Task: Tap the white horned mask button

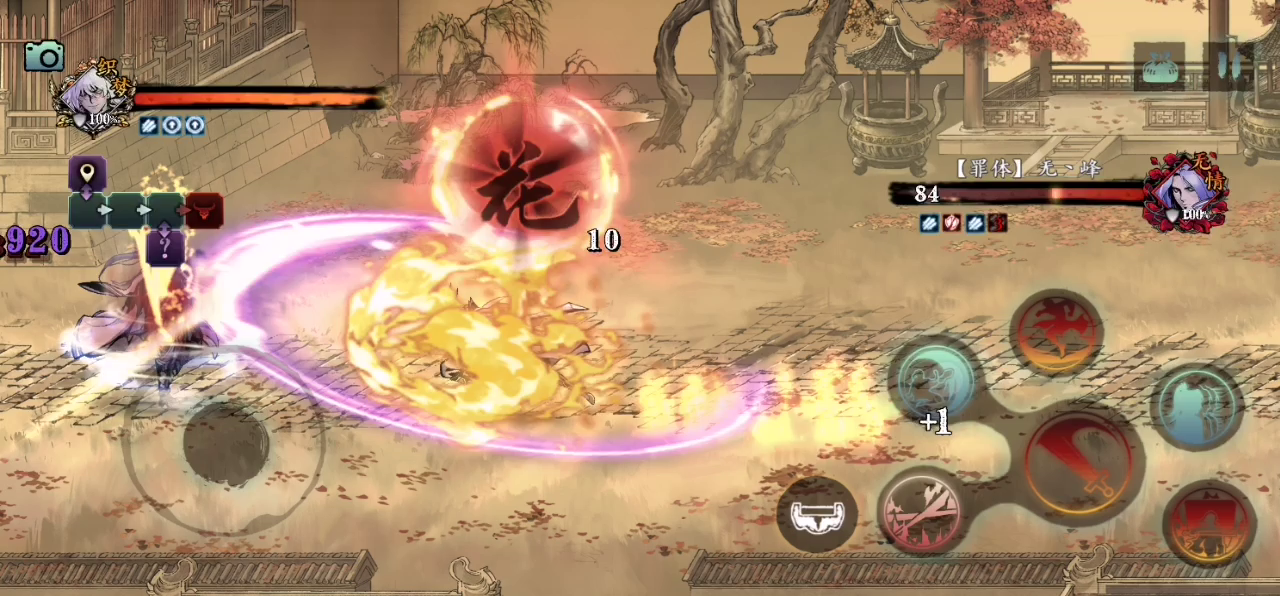Action: pos(817,515)
